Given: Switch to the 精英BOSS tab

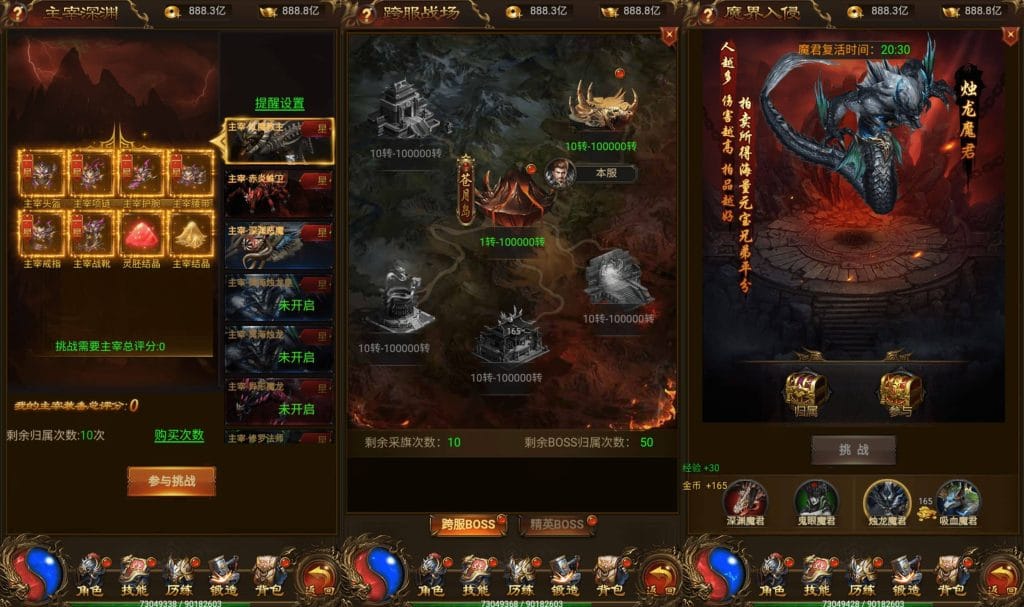Looking at the screenshot, I should [554, 524].
